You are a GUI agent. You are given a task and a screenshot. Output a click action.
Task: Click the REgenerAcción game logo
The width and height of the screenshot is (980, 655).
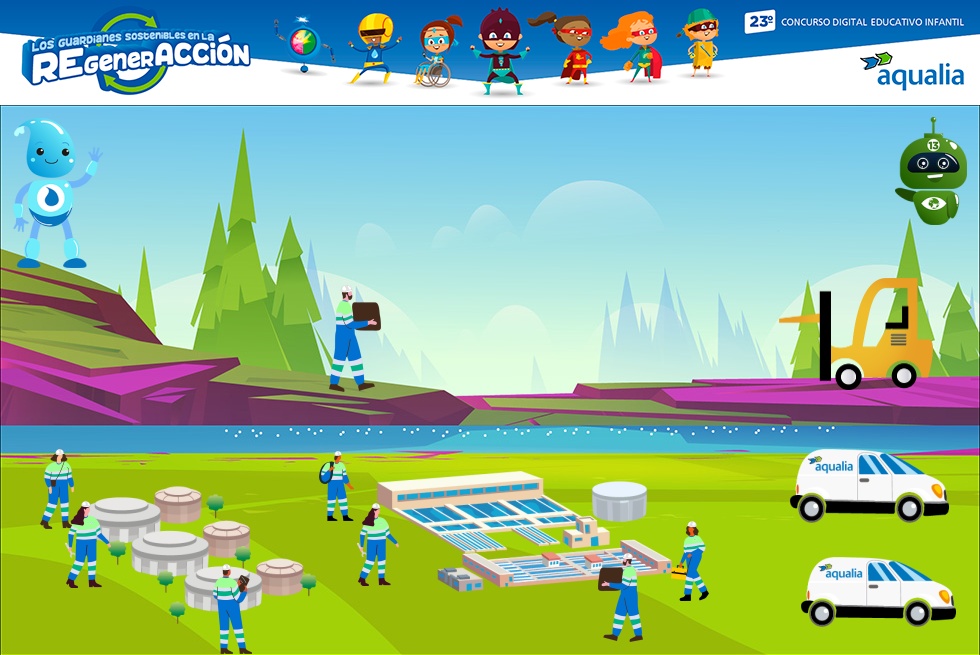click(x=137, y=54)
